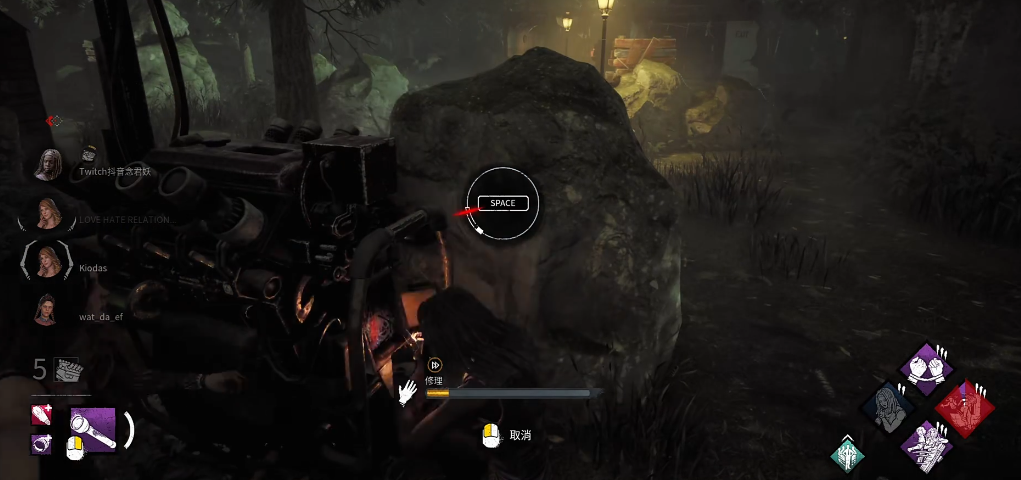Click the 取消 cancel repair label
Viewport: 1021px width, 480px height.
click(520, 435)
